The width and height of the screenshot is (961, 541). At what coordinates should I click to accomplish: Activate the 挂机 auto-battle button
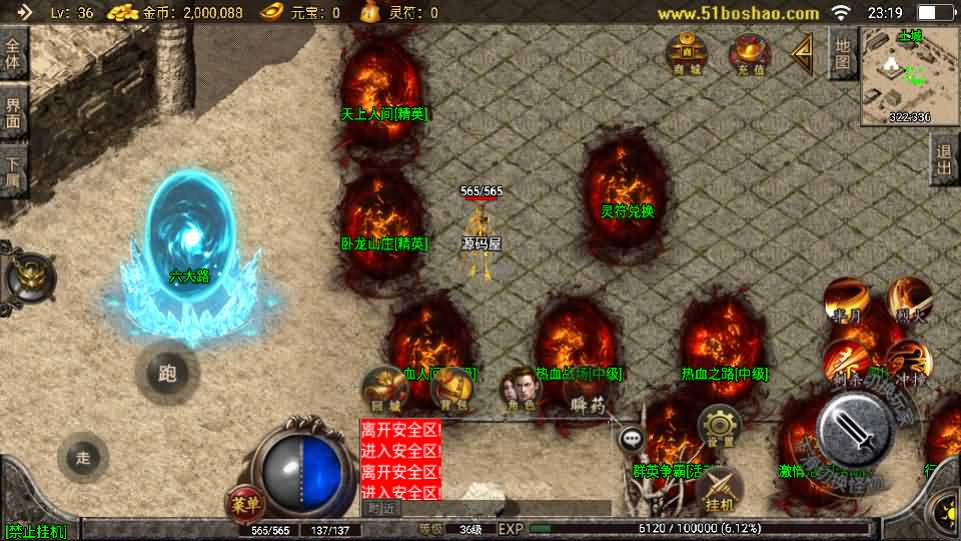[x=719, y=488]
